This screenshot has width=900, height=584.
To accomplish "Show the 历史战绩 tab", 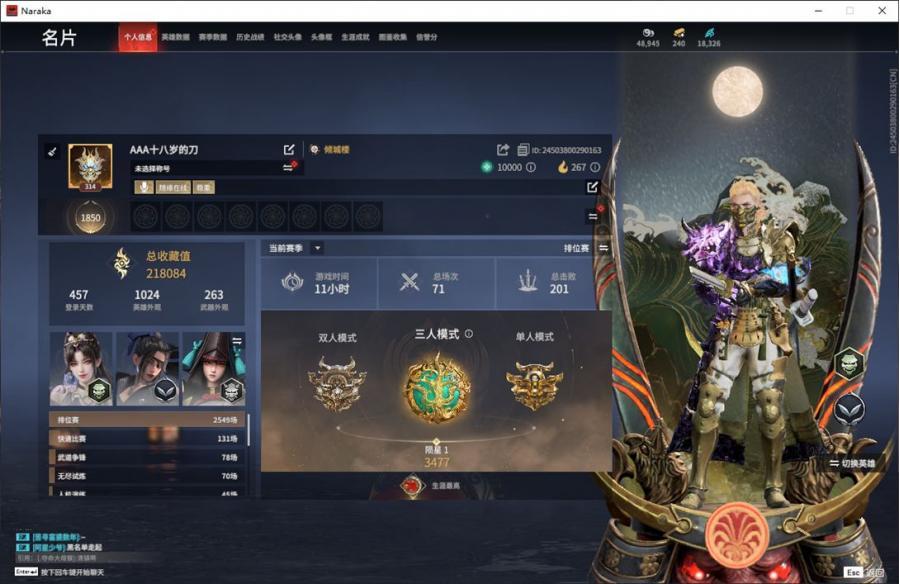I will (250, 37).
